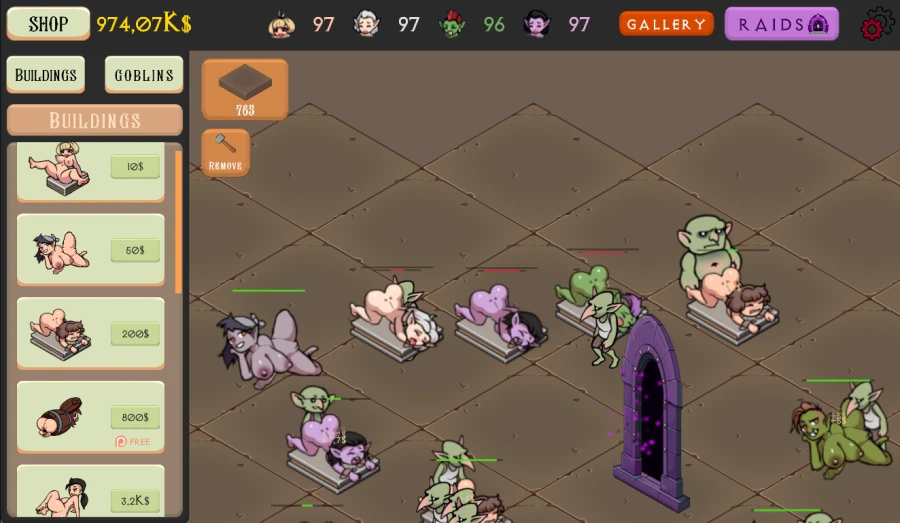Buy the 800$ building
Viewport: 900px width, 523px height.
[x=135, y=417]
